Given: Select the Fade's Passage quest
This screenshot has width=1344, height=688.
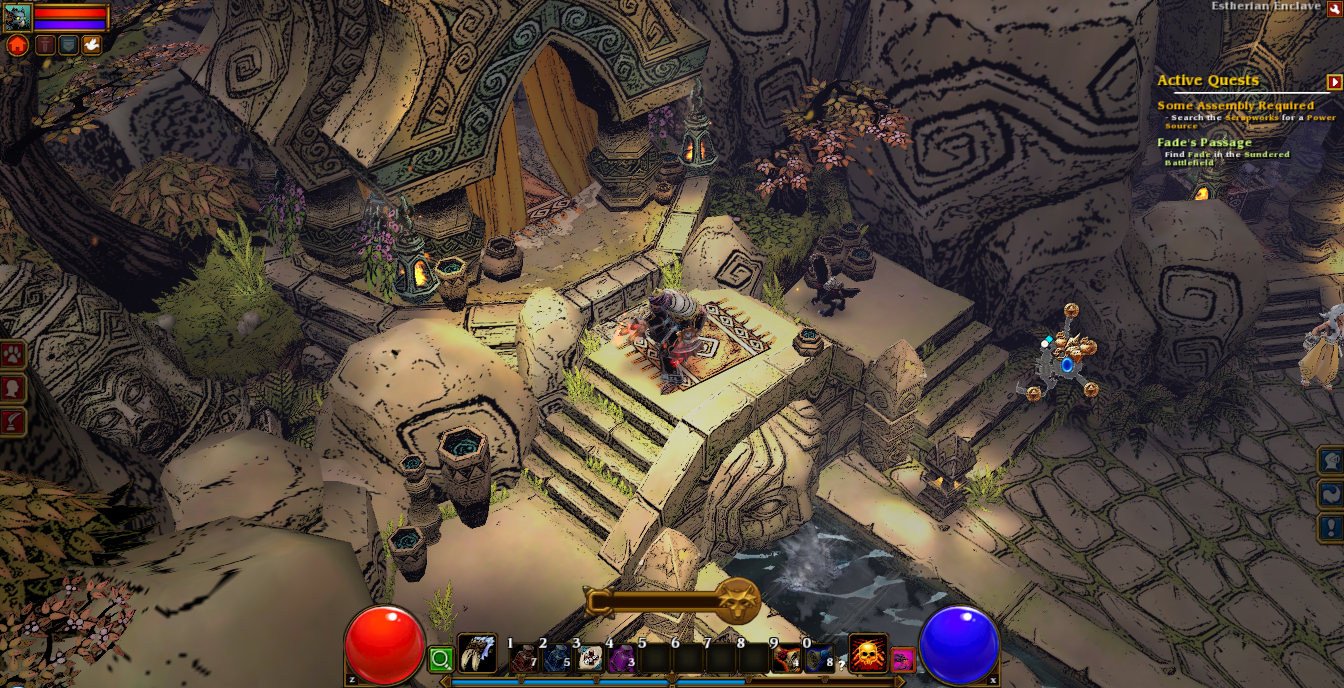Looking at the screenshot, I should coord(1204,142).
